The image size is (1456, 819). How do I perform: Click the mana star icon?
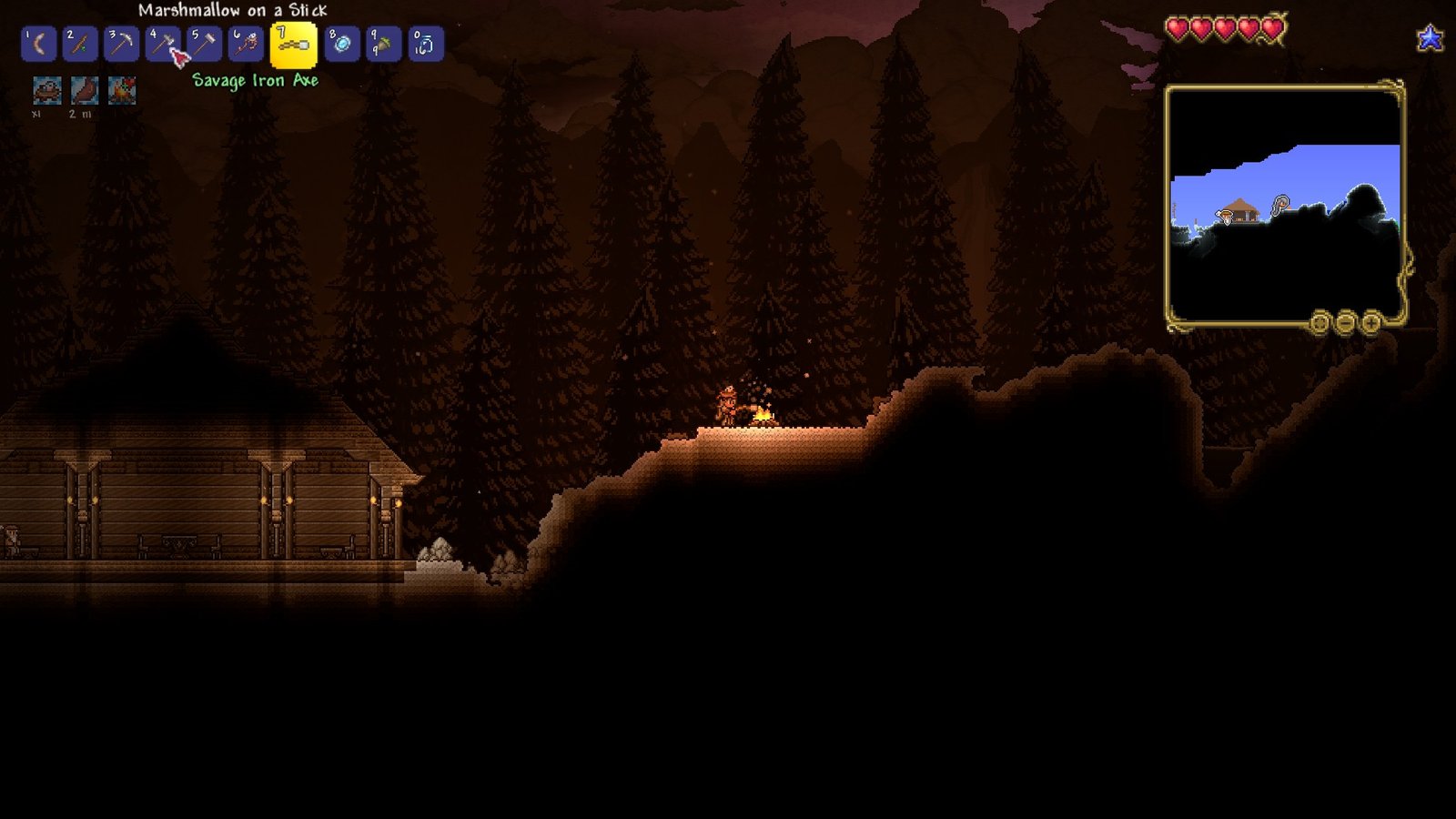pos(1431,38)
